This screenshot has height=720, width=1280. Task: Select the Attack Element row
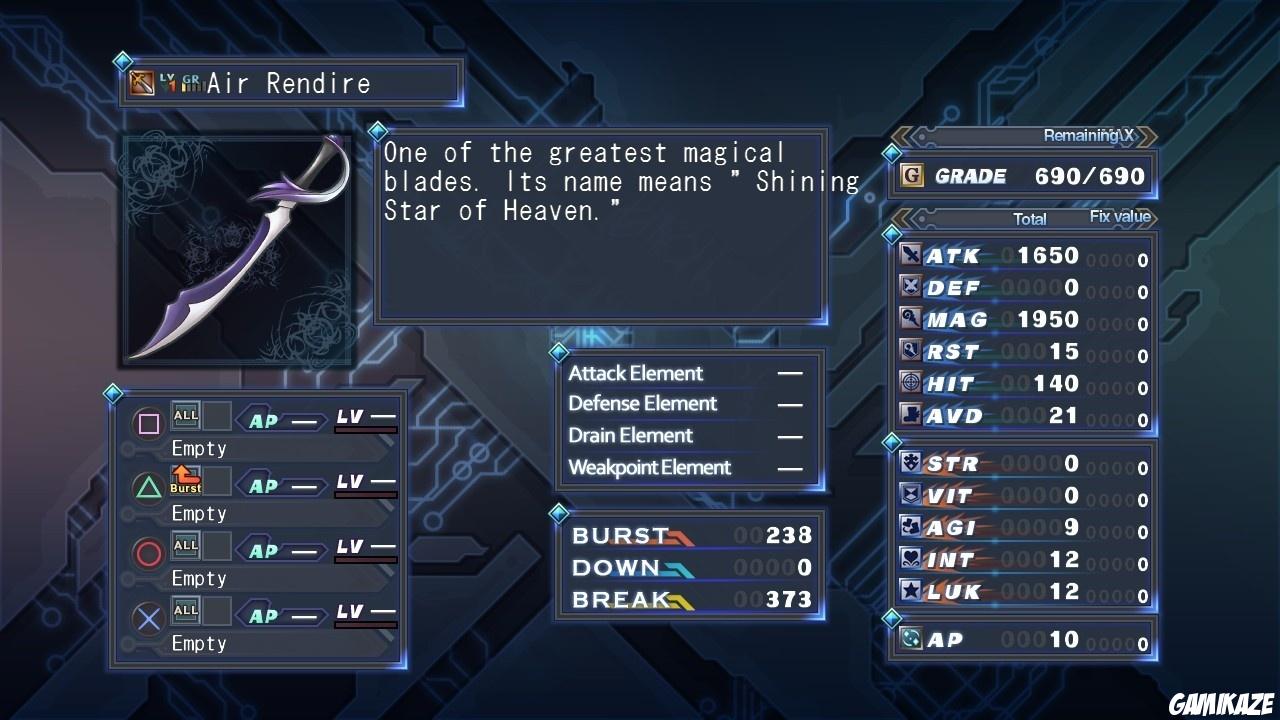pyautogui.click(x=635, y=373)
